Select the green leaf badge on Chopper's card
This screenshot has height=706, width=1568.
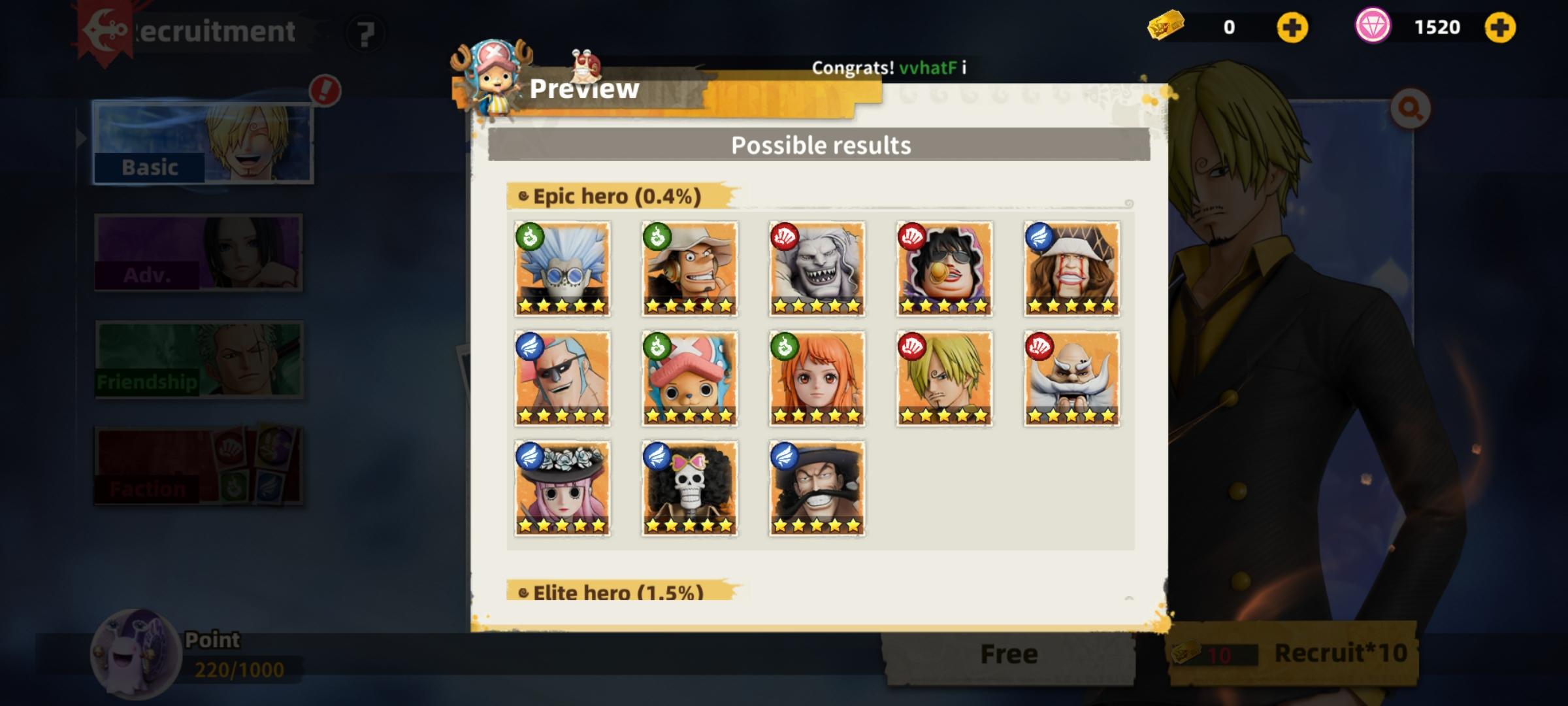pos(658,345)
